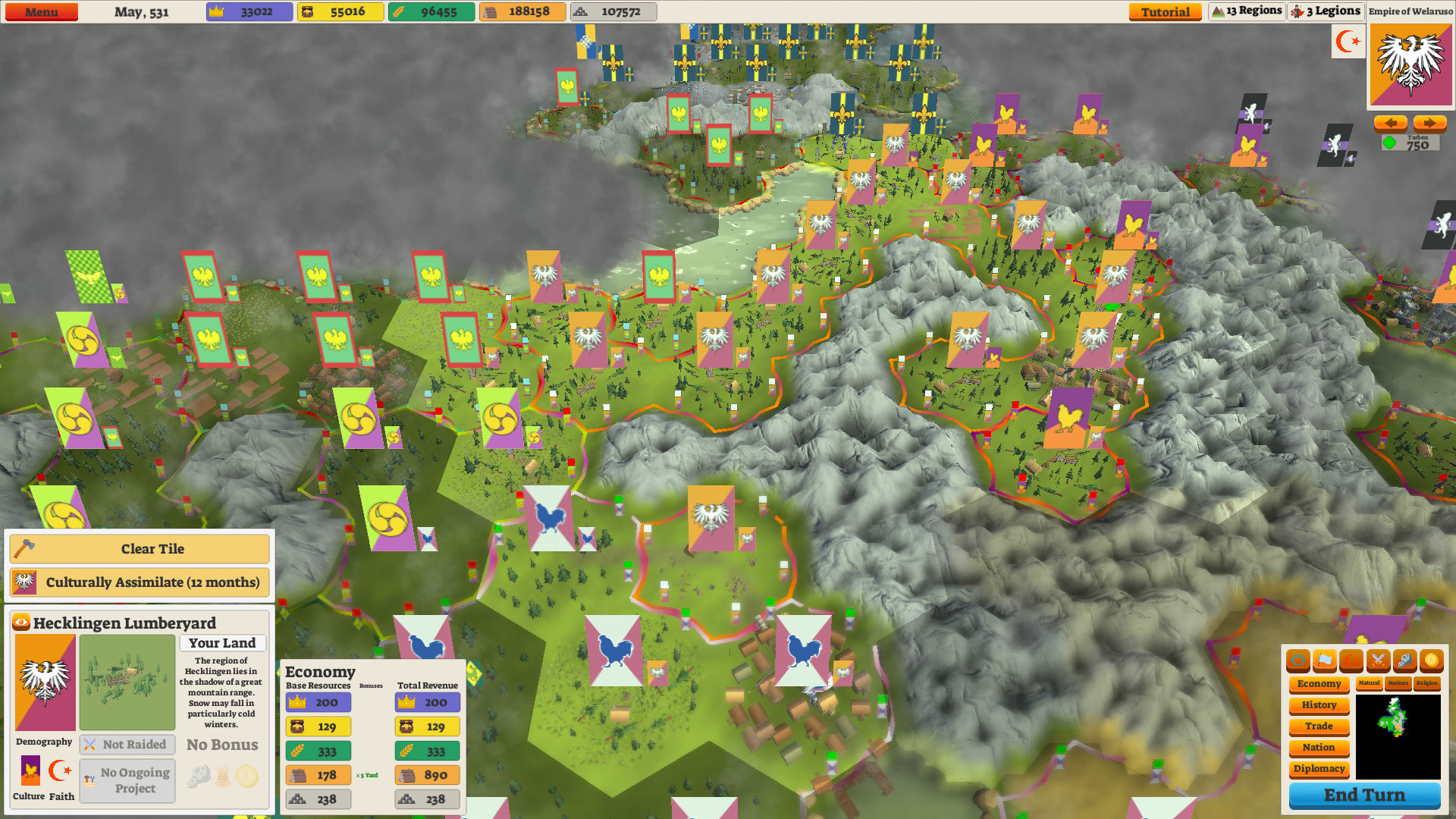Click the Faith crescent icon in Hecklingen panel

point(60,772)
